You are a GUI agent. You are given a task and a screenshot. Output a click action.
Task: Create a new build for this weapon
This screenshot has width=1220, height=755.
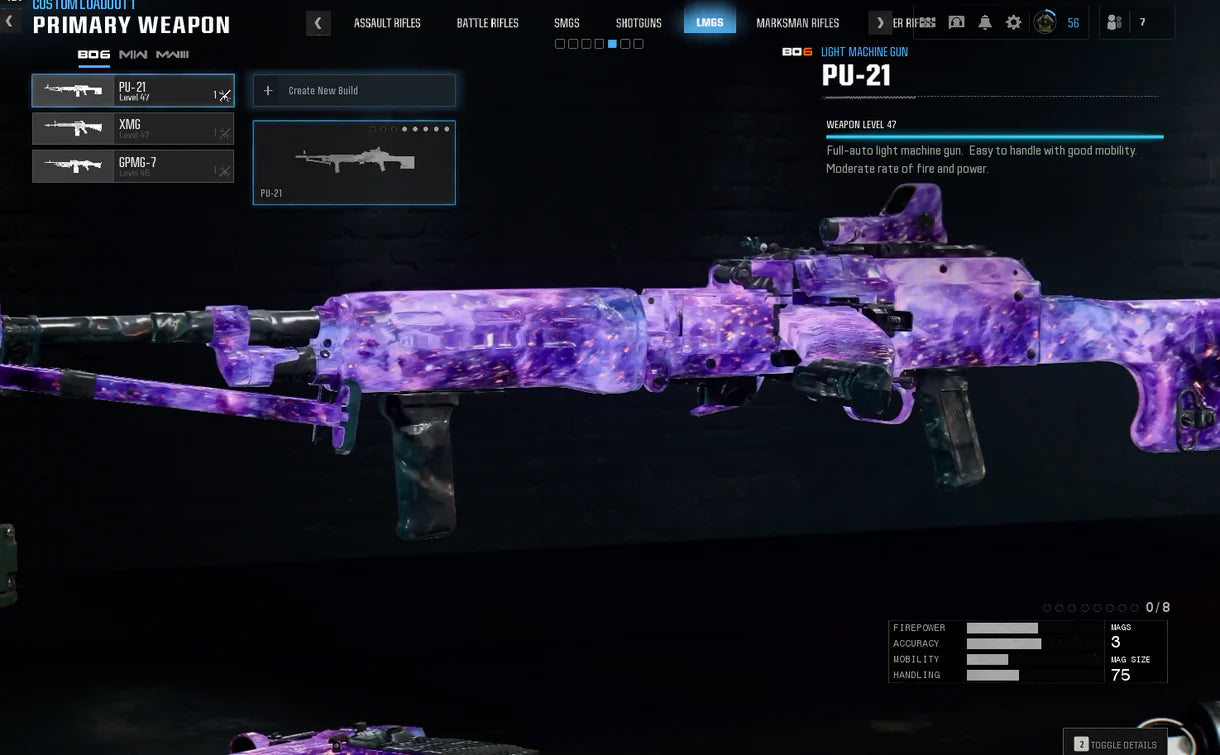(354, 91)
